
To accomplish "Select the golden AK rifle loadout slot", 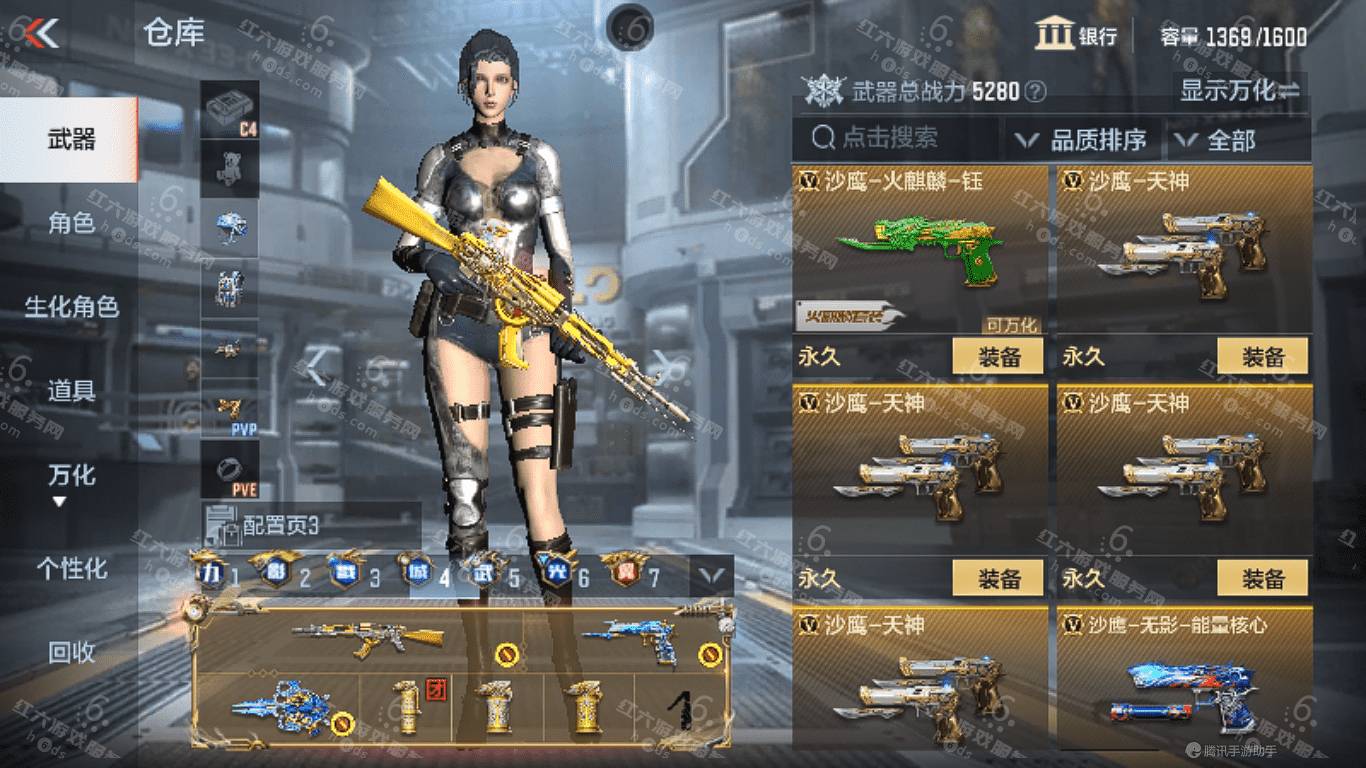I will [x=368, y=638].
